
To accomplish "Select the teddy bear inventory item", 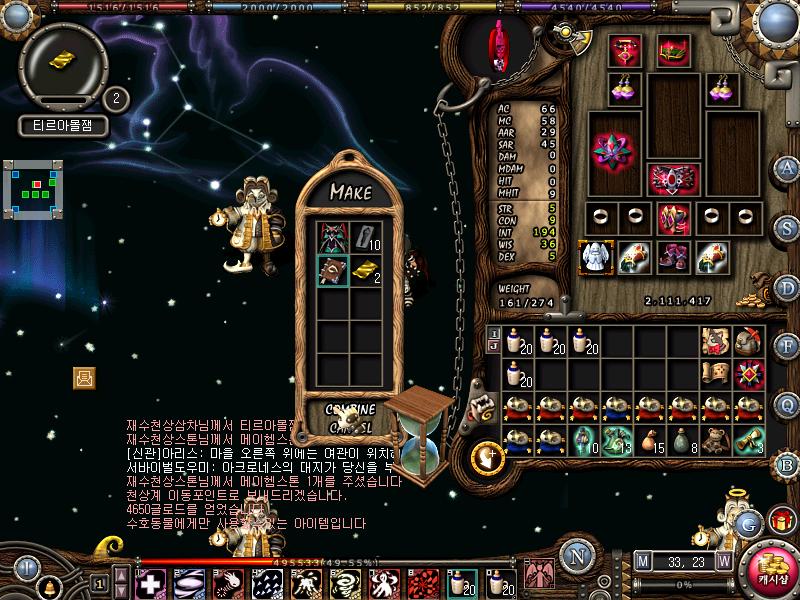I will (x=714, y=440).
